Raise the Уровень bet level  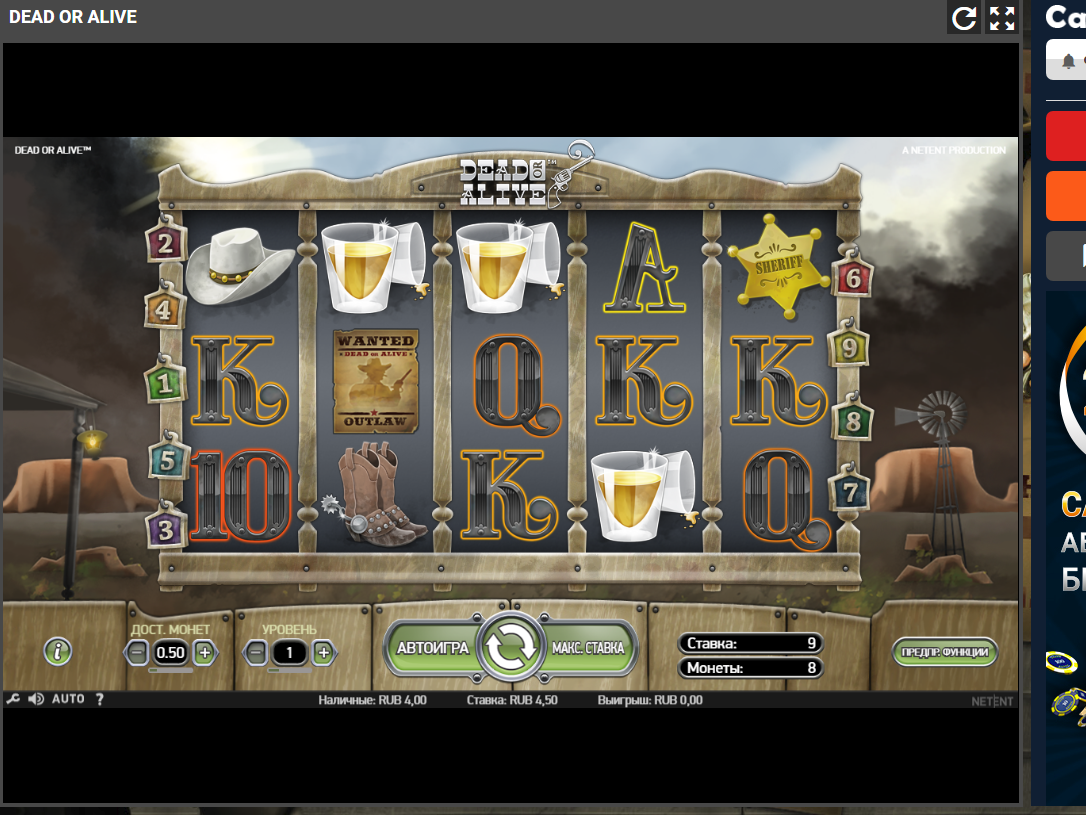323,653
